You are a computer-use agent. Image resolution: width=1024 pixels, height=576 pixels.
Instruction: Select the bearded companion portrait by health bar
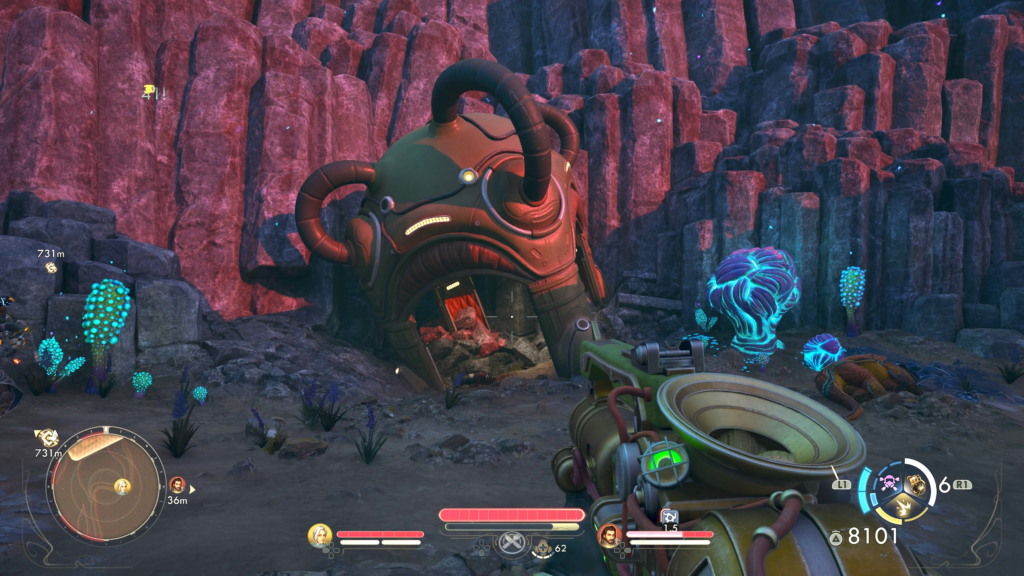[x=608, y=536]
